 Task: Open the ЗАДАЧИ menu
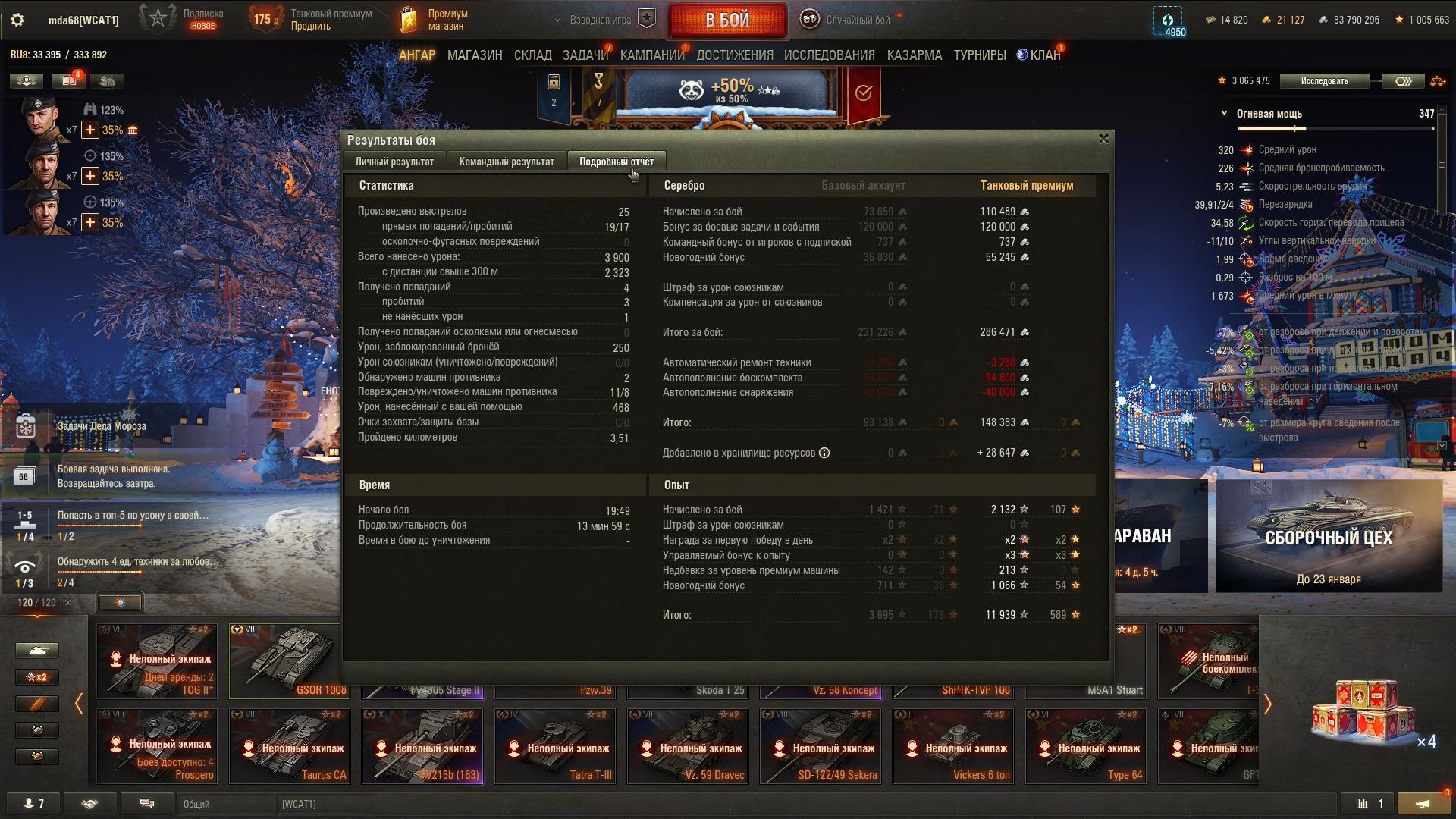tap(585, 55)
